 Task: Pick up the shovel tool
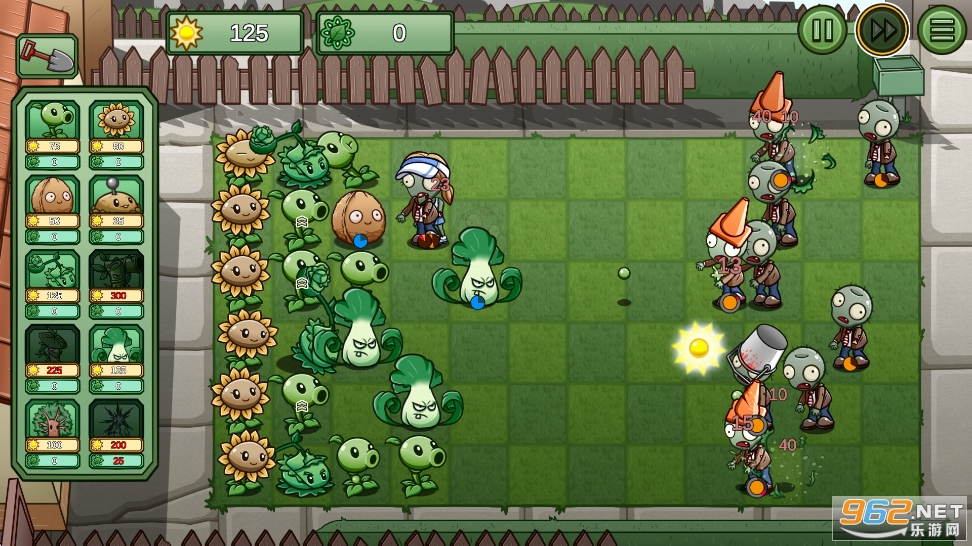(x=46, y=56)
